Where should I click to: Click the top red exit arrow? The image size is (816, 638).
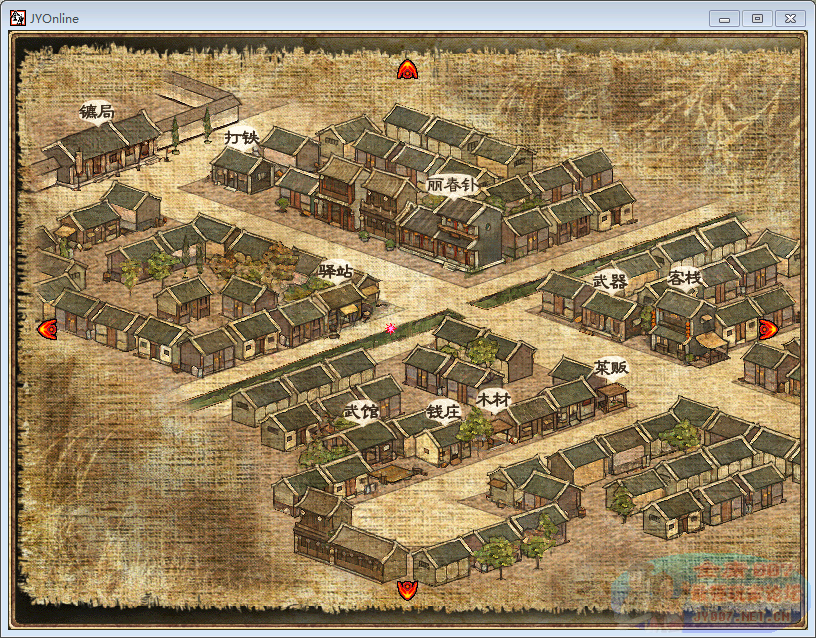pyautogui.click(x=407, y=69)
